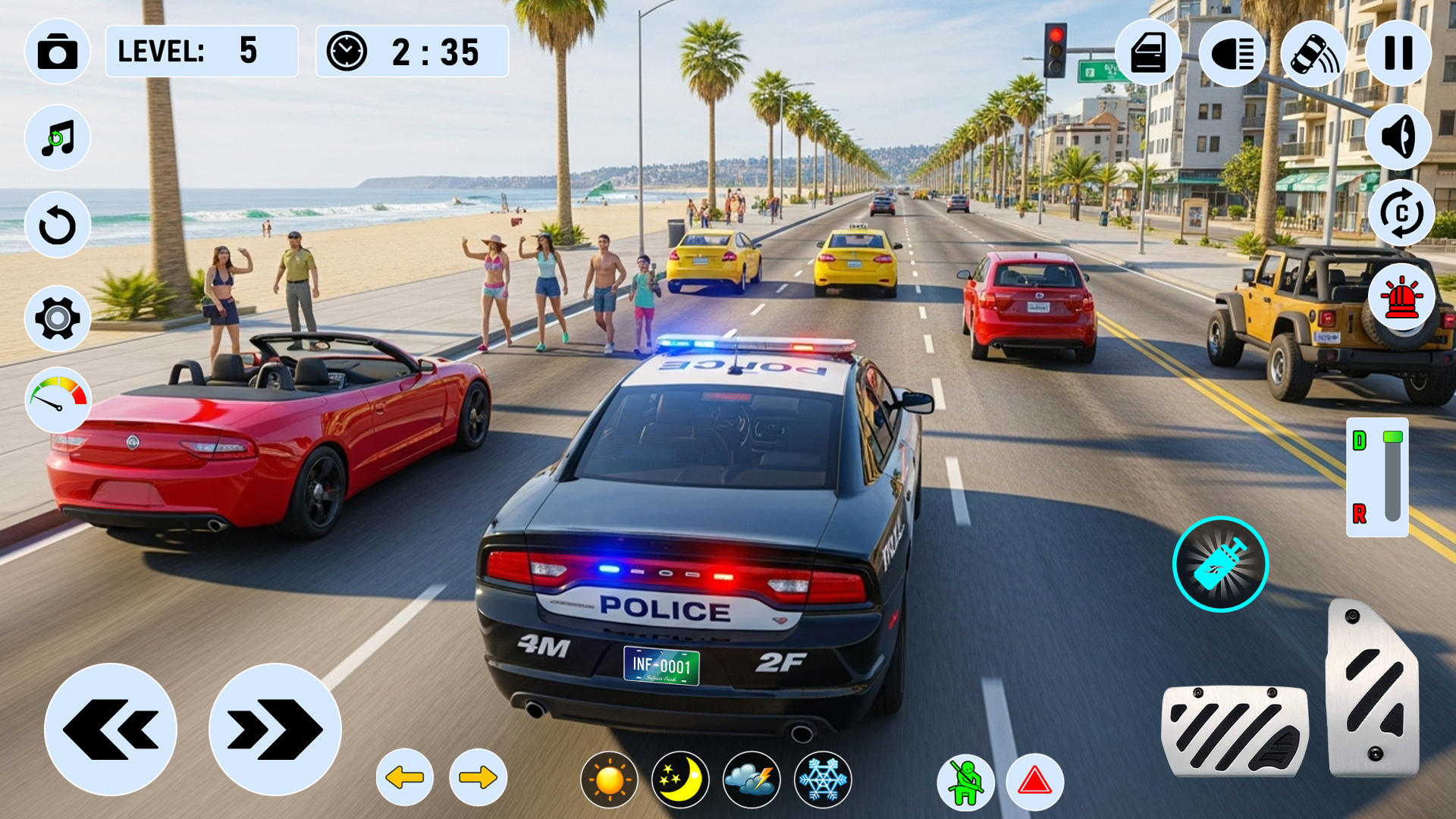Activate the right turn indicator arrow

click(x=478, y=777)
